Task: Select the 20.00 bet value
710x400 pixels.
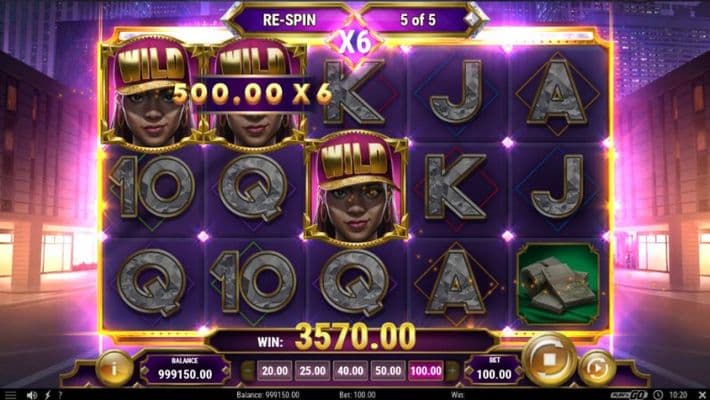Action: [274, 371]
